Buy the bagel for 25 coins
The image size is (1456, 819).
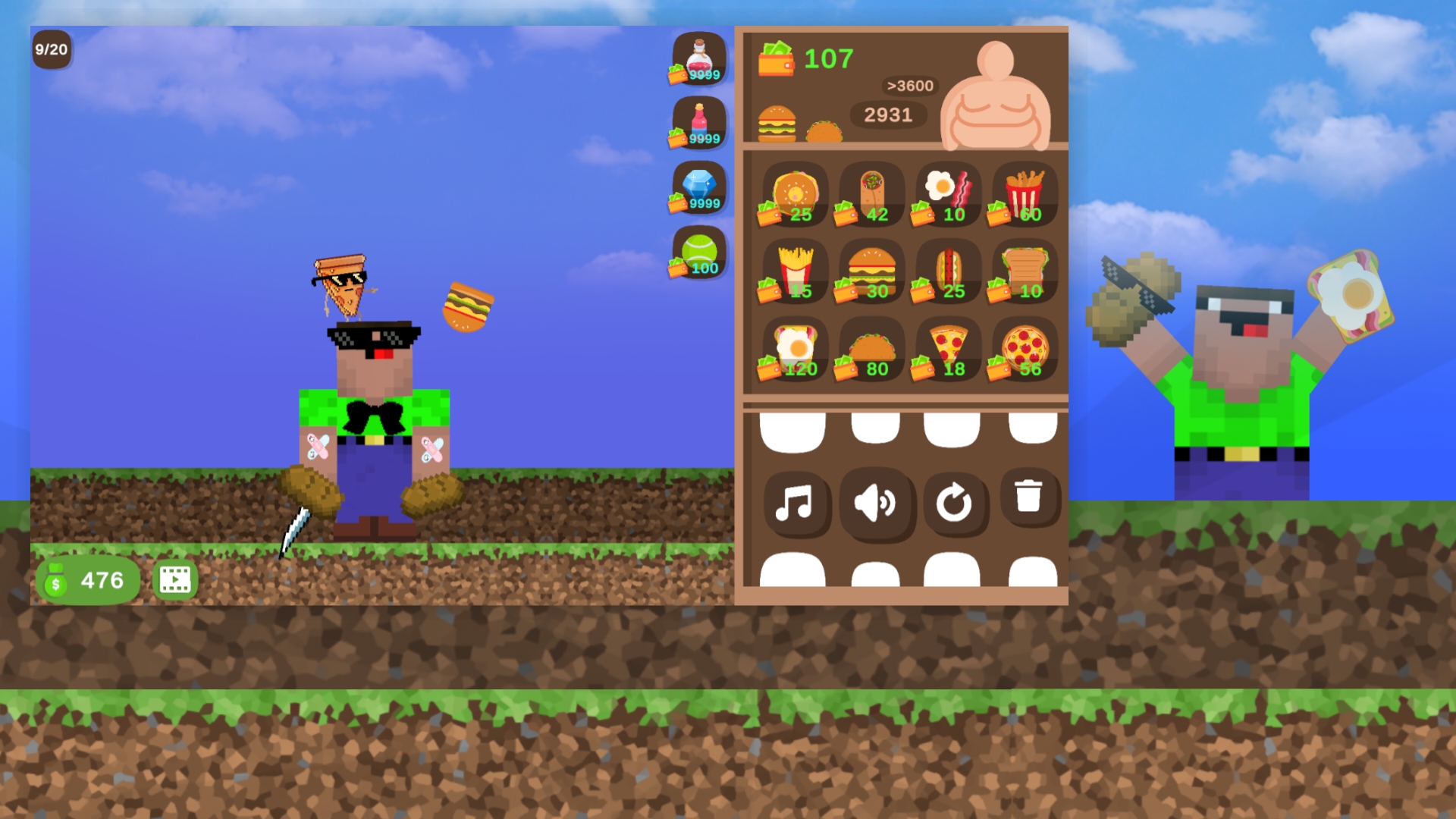795,193
